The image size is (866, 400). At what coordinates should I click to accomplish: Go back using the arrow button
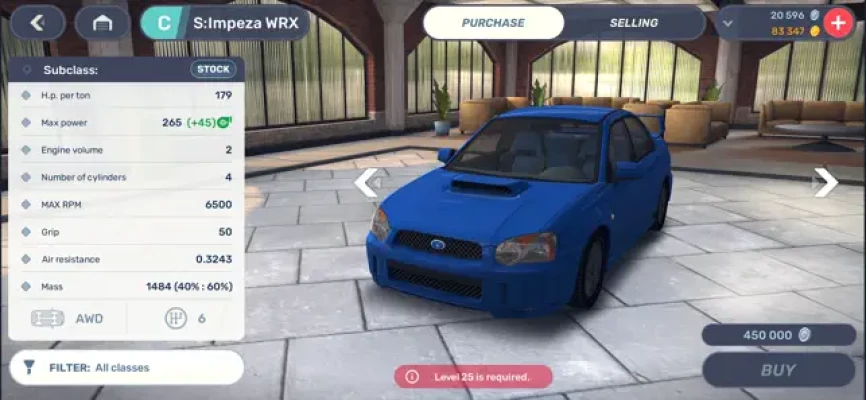(39, 22)
